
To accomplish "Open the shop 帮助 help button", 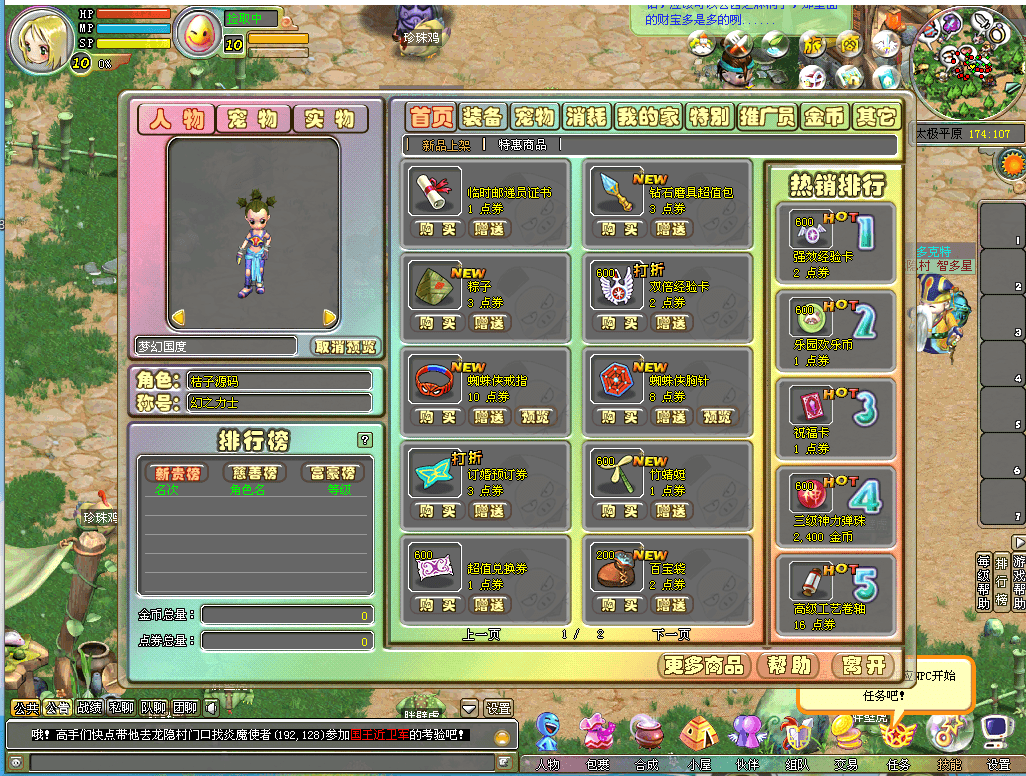I will point(785,665).
